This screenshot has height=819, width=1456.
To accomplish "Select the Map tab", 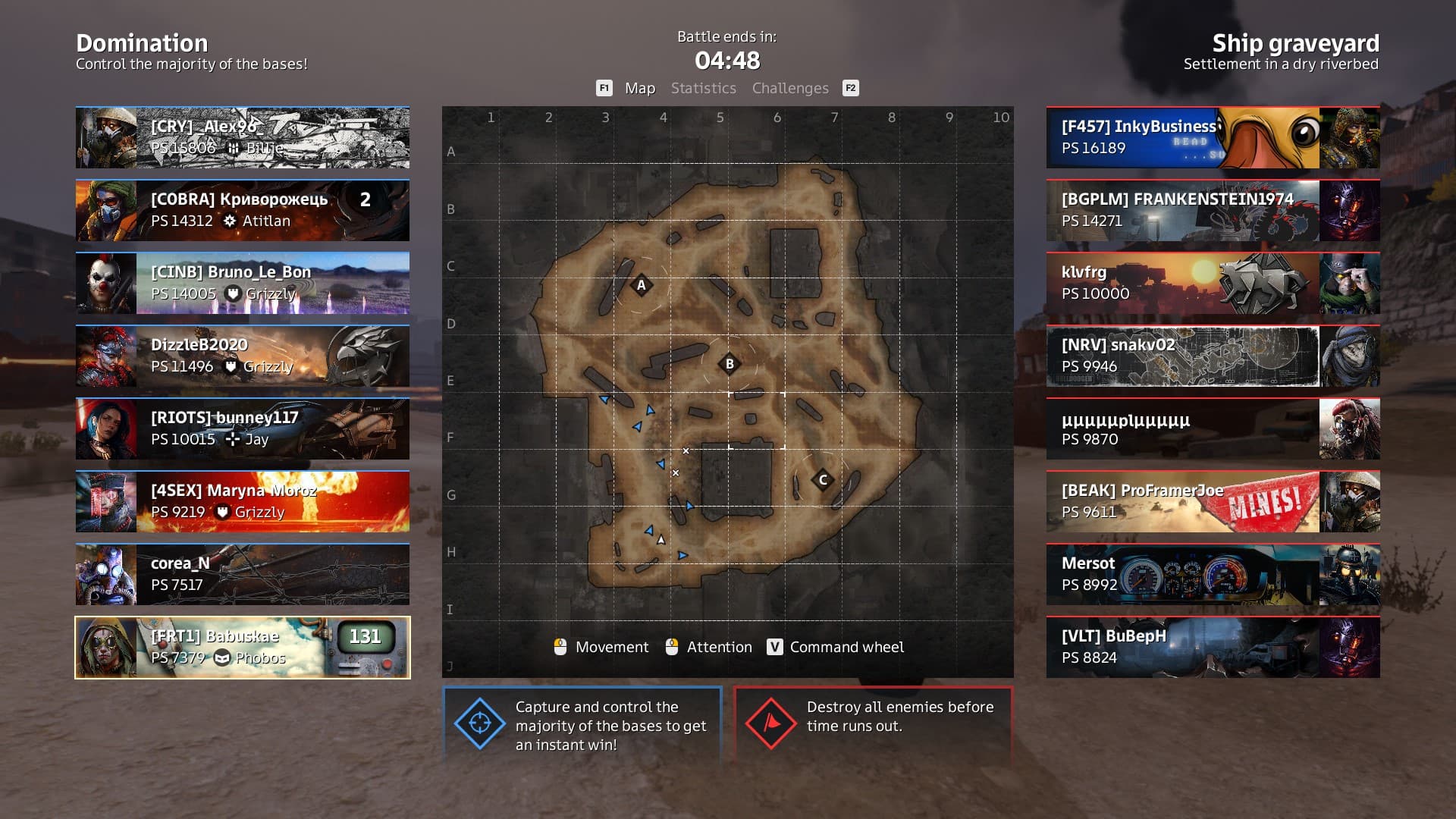I will (x=639, y=88).
